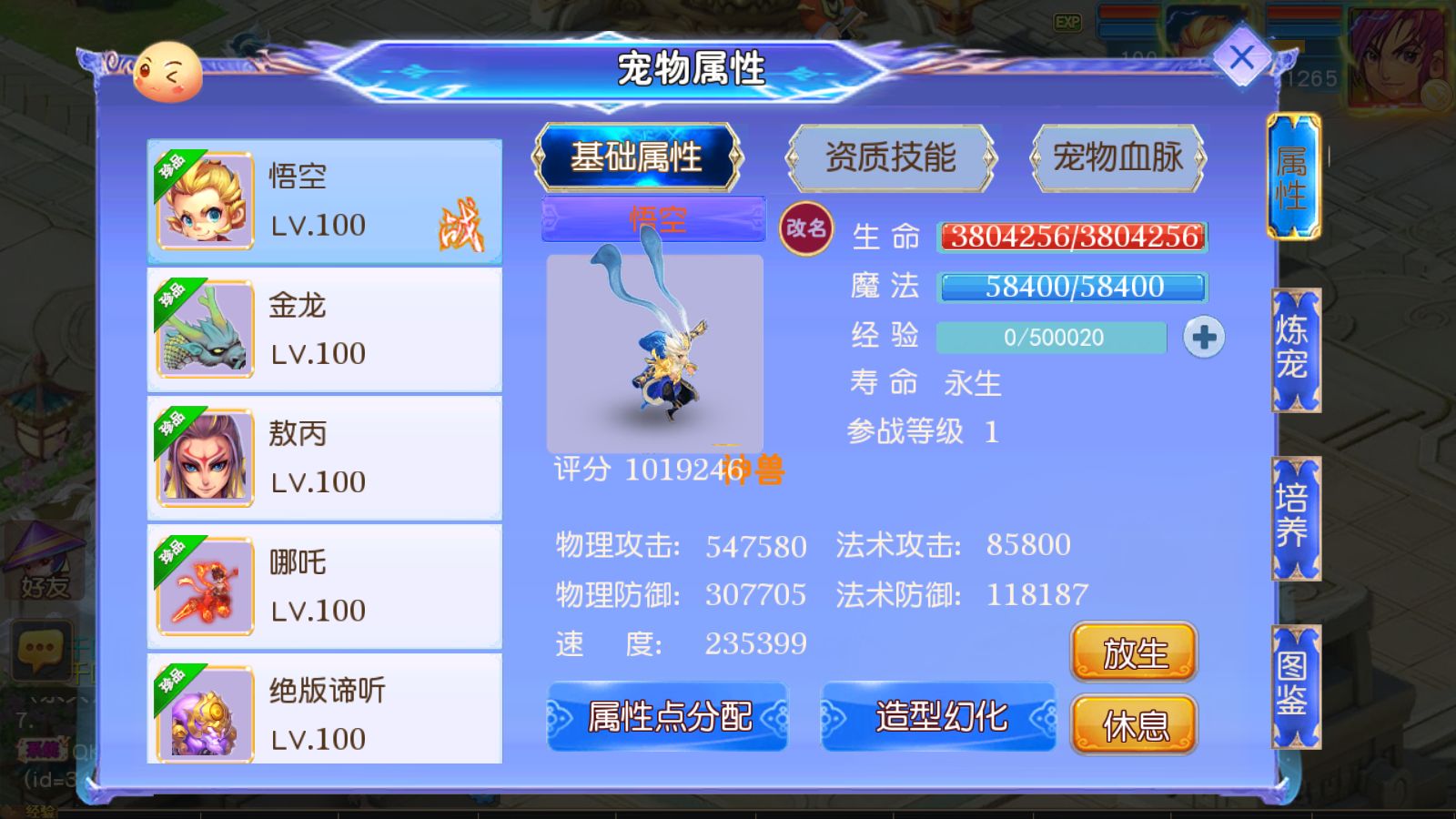The image size is (1456, 819).
Task: Open 属性点分配 attribute allocation
Action: tap(669, 718)
